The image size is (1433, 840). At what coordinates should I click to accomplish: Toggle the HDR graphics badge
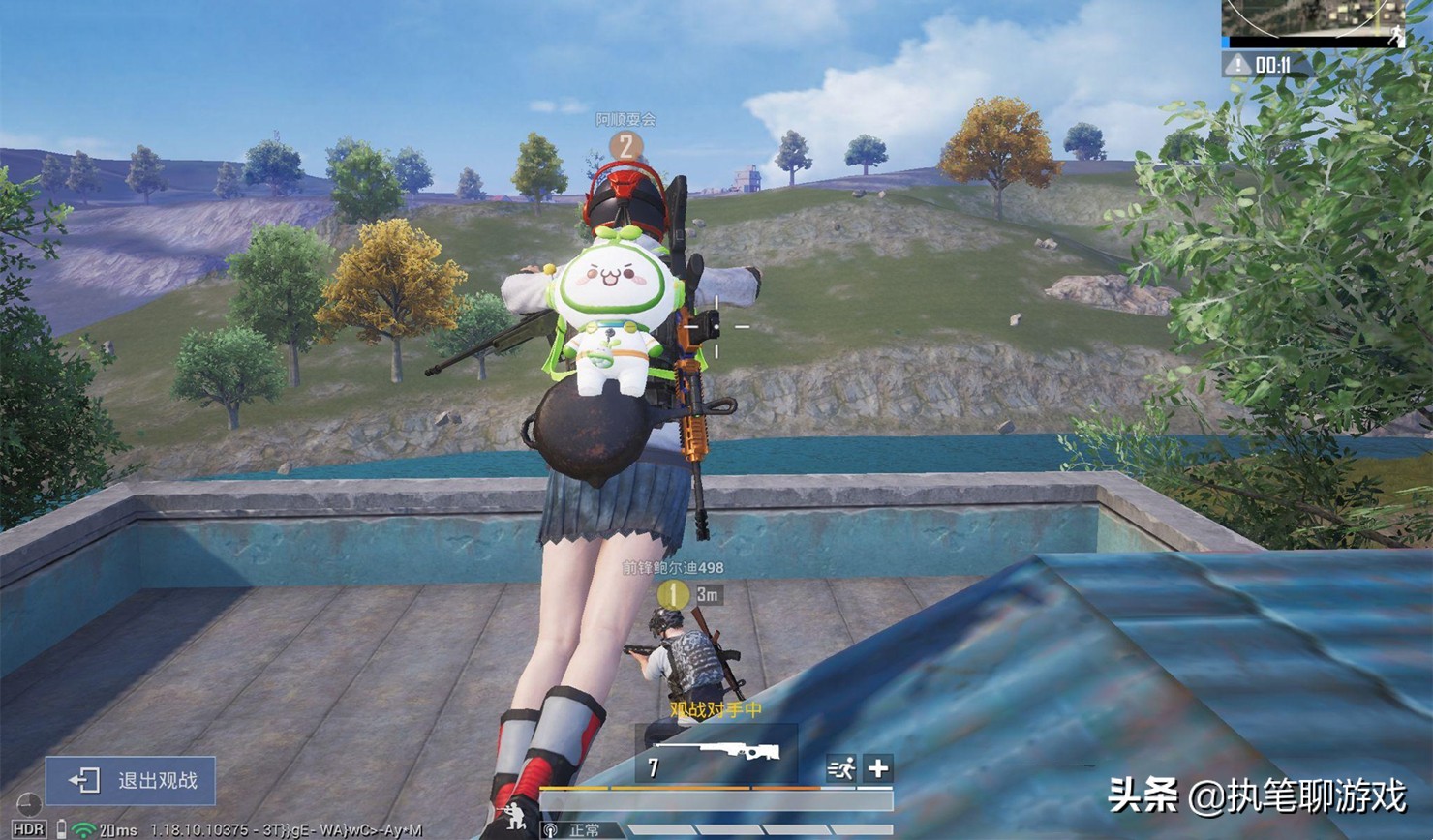pos(28,829)
